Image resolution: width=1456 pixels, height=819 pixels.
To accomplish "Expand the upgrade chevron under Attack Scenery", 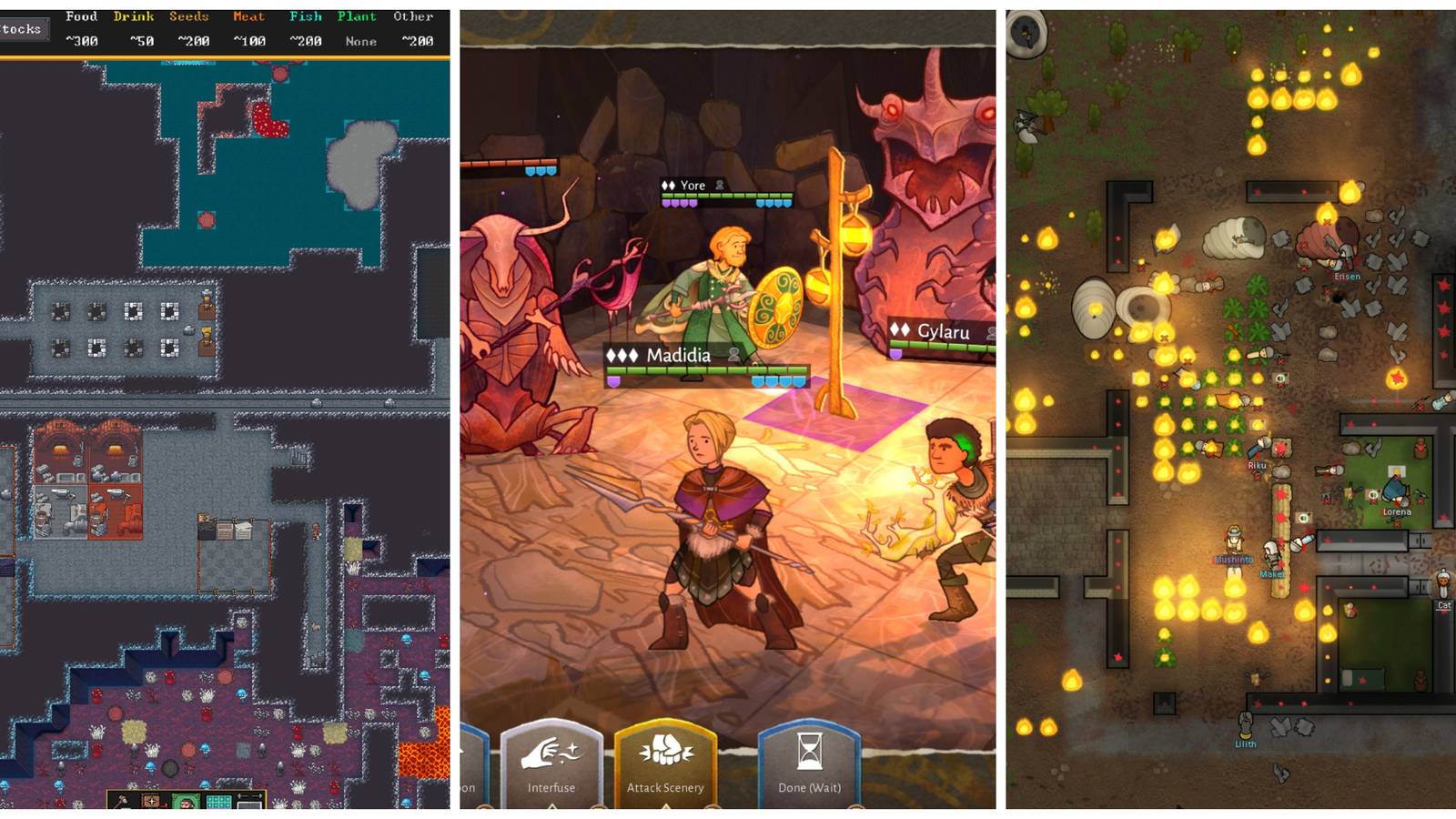I will click(666, 806).
